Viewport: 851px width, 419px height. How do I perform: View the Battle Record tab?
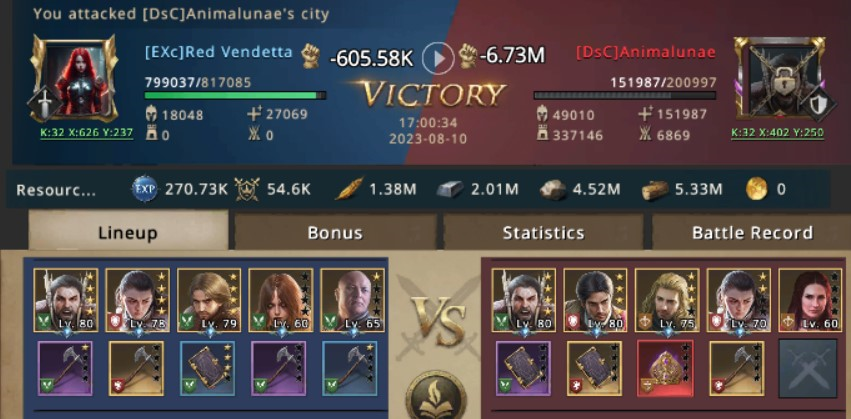(x=752, y=233)
